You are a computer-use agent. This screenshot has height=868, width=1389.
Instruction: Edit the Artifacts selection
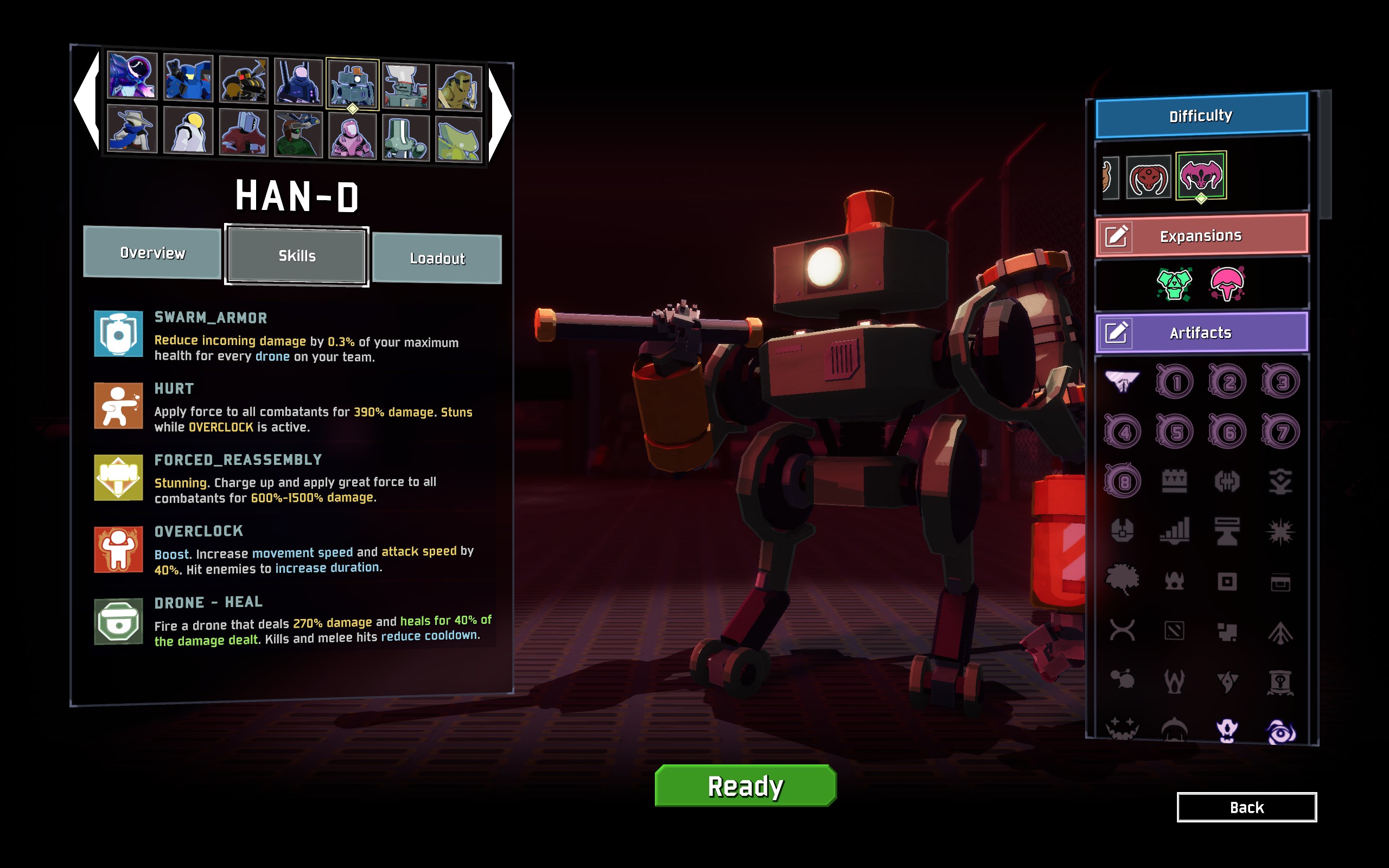[1117, 333]
